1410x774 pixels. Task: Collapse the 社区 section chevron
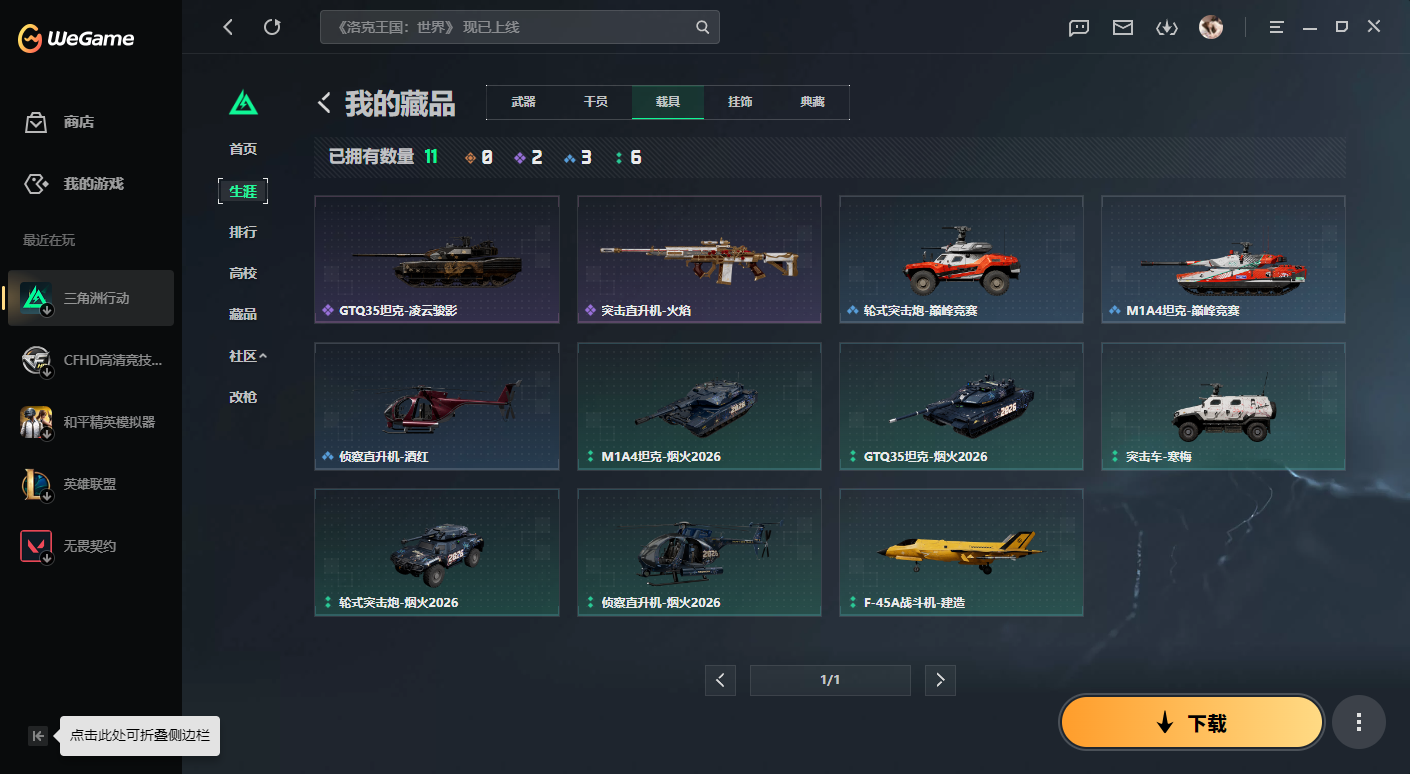262,355
